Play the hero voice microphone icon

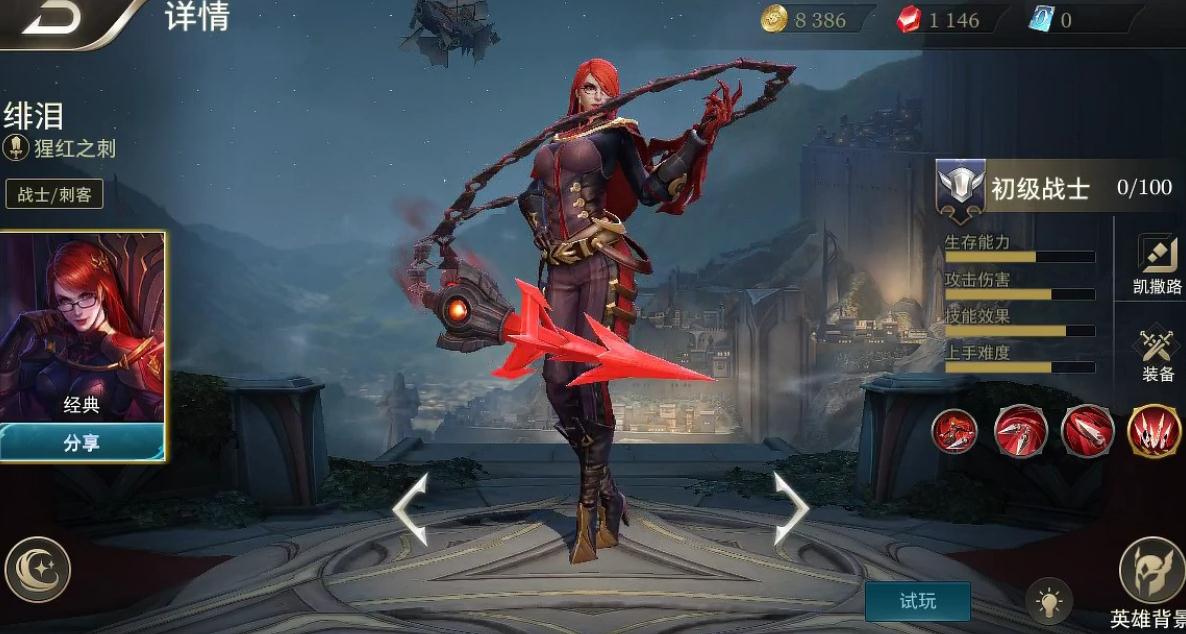pyautogui.click(x=16, y=149)
